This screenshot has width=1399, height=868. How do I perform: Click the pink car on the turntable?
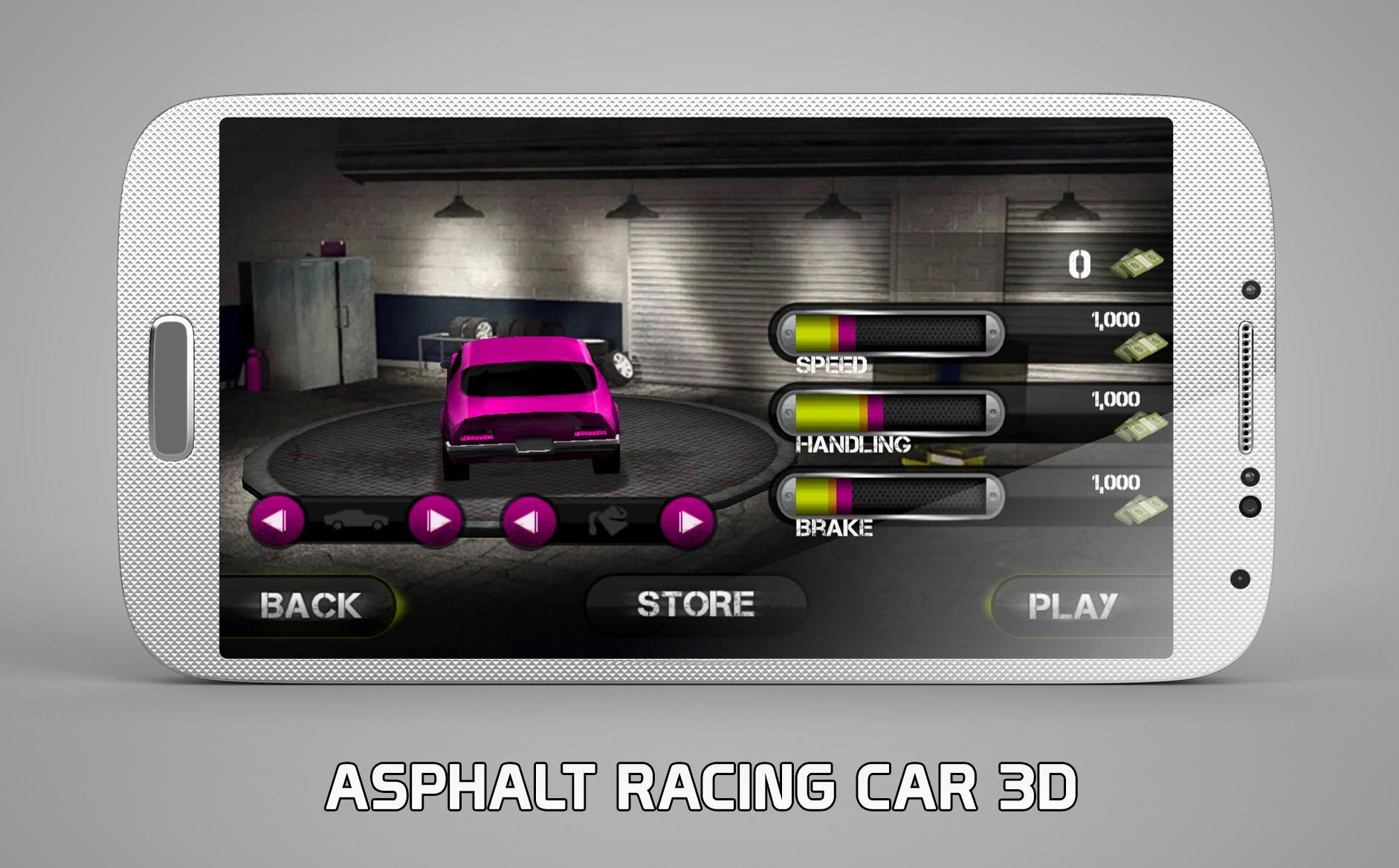pos(532,405)
